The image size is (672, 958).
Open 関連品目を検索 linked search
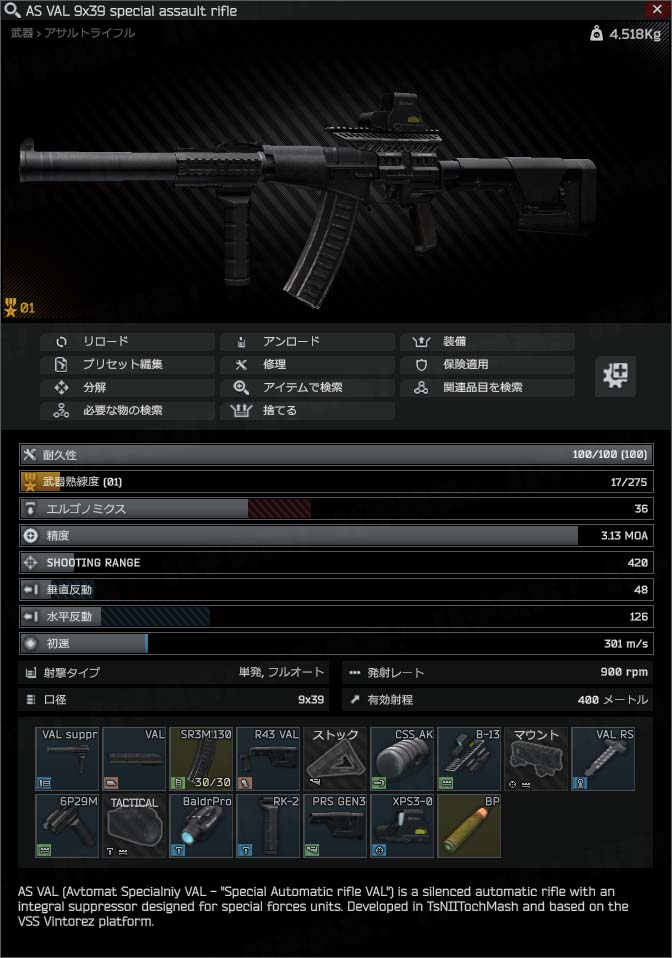[x=487, y=387]
